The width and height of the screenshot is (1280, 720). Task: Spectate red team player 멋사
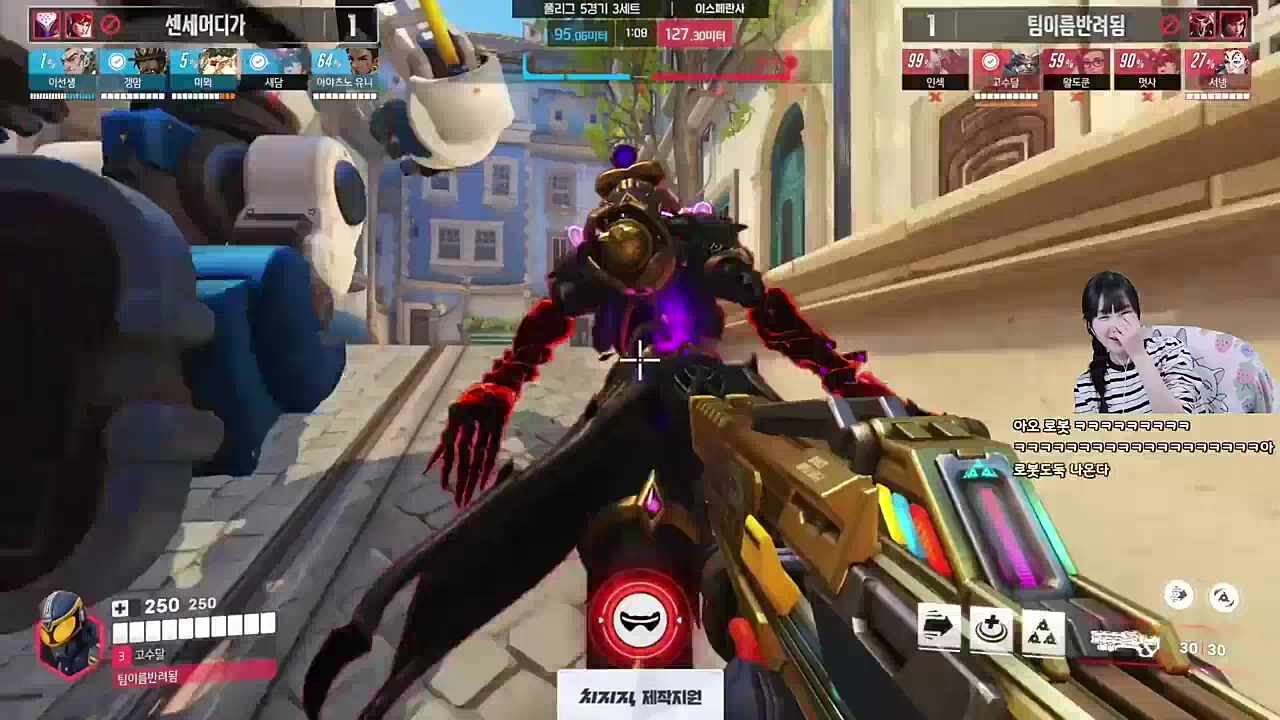point(1147,70)
